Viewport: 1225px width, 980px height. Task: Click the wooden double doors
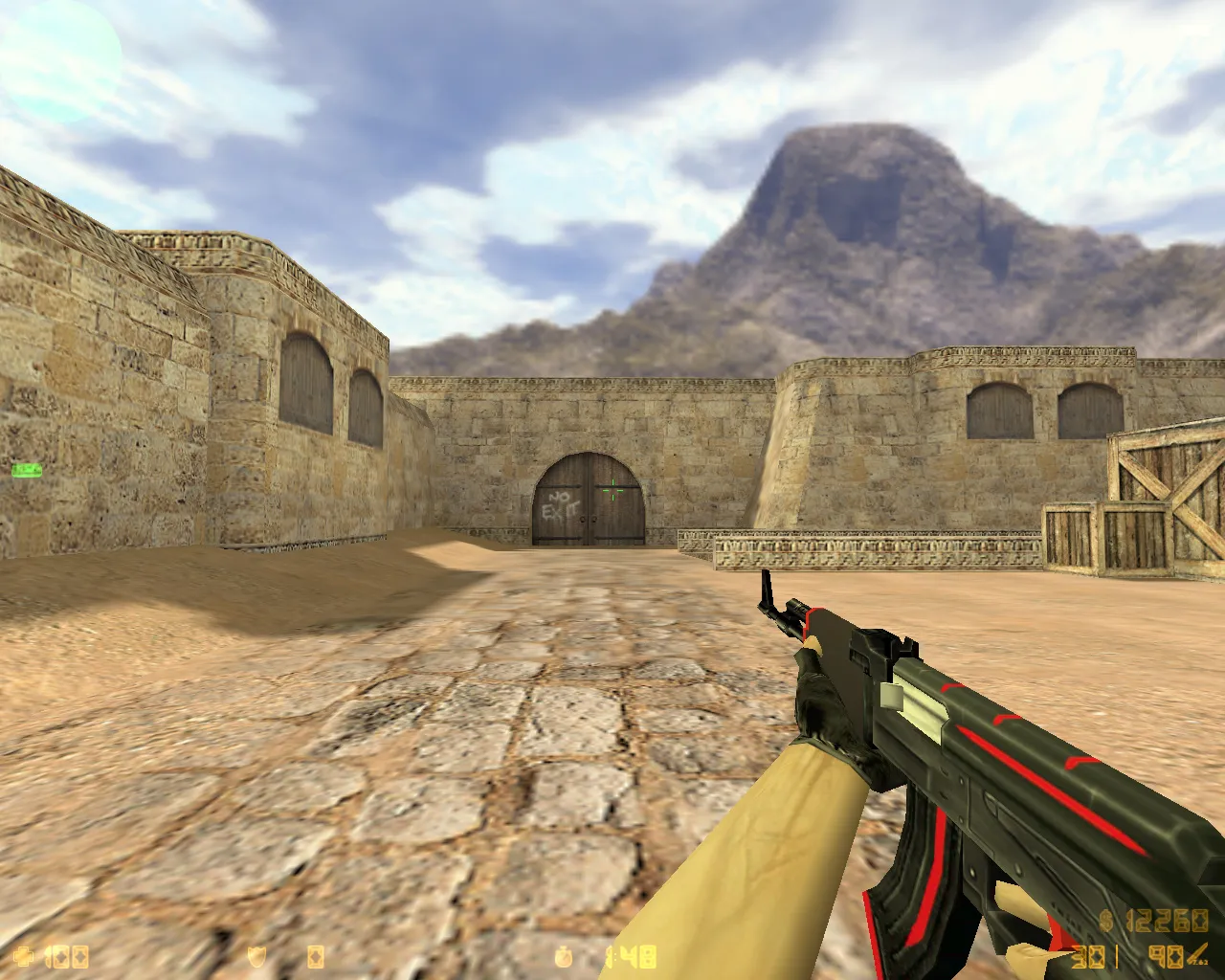pyautogui.click(x=586, y=502)
